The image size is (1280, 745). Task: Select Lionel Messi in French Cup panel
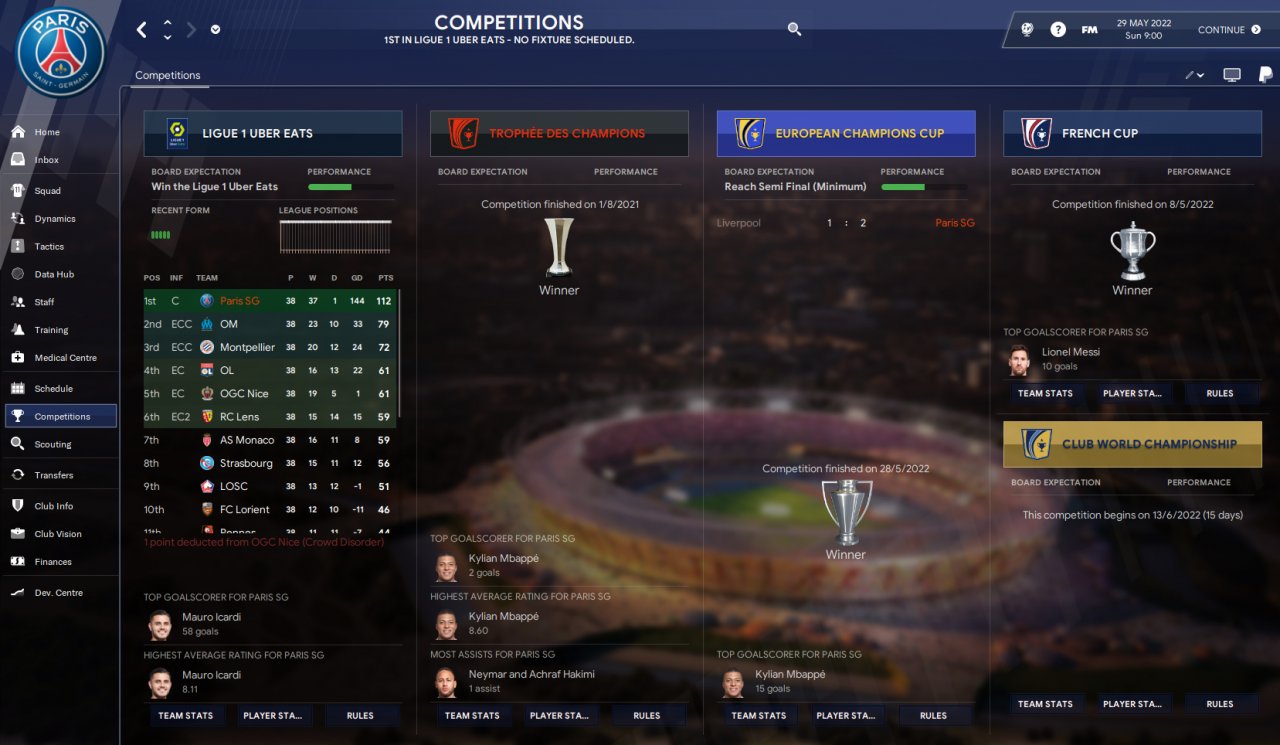(x=1070, y=352)
